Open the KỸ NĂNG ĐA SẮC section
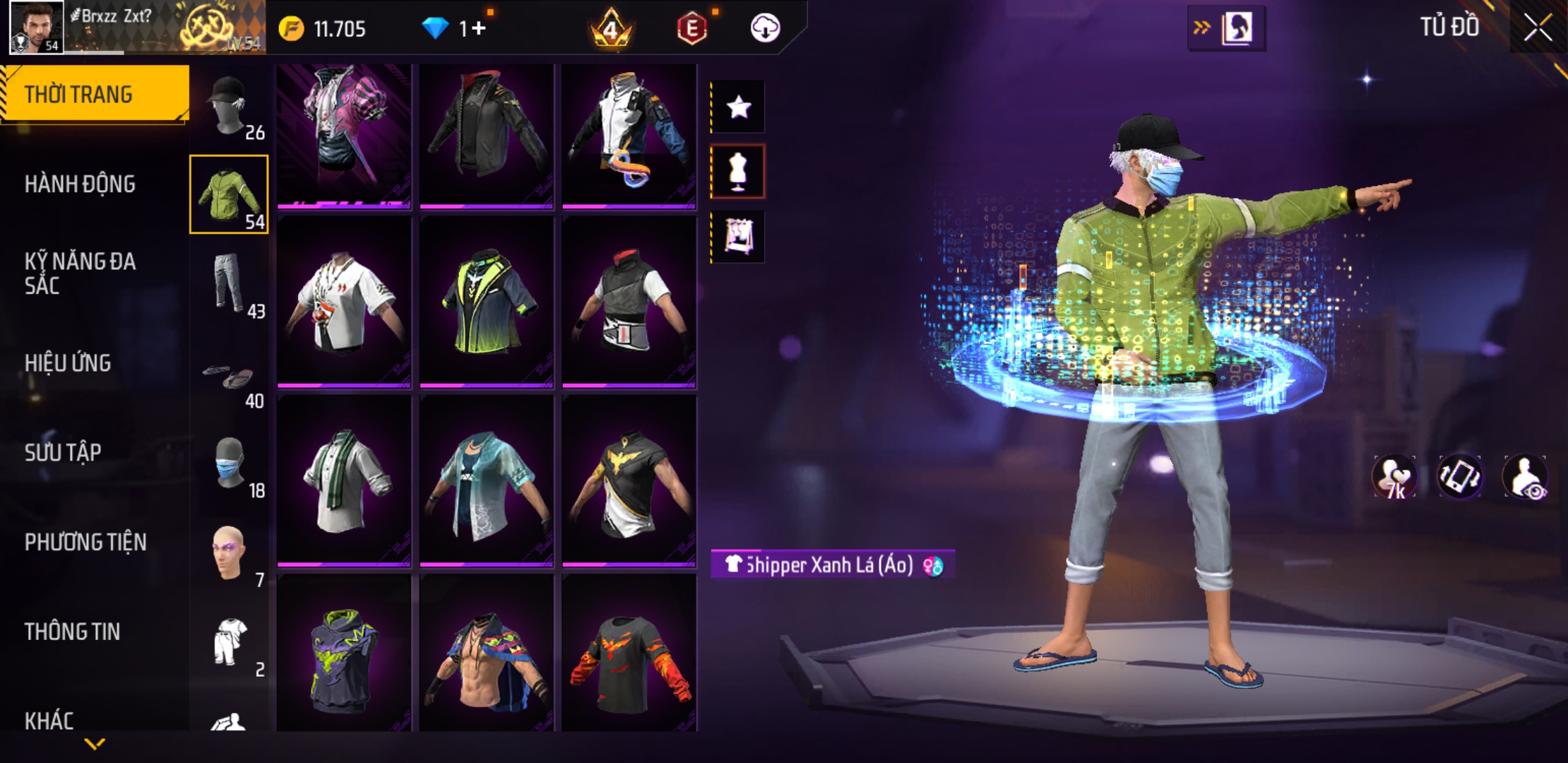1568x763 pixels. [80, 273]
